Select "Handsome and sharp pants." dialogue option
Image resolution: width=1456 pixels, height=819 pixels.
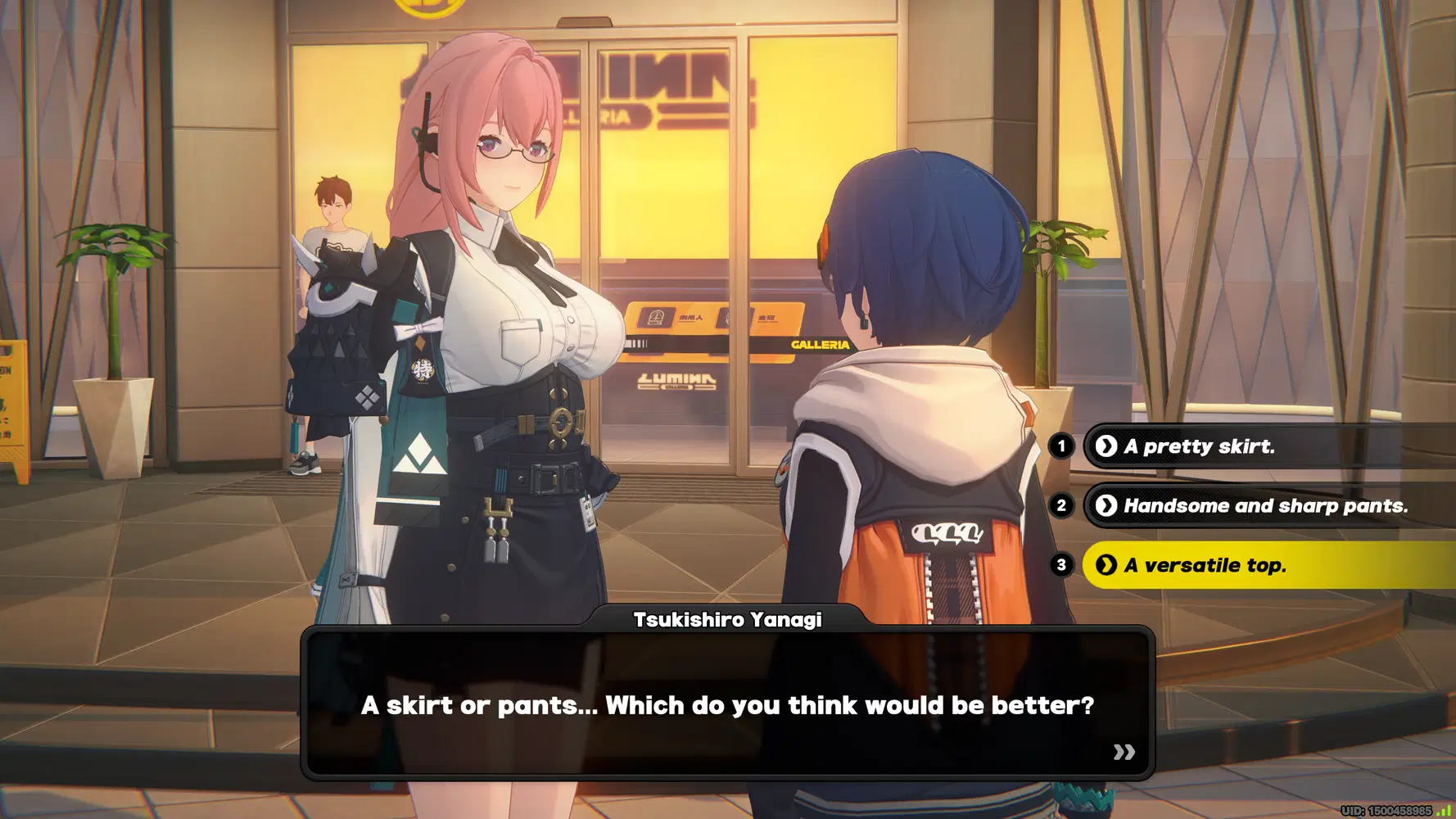pyautogui.click(x=1264, y=506)
